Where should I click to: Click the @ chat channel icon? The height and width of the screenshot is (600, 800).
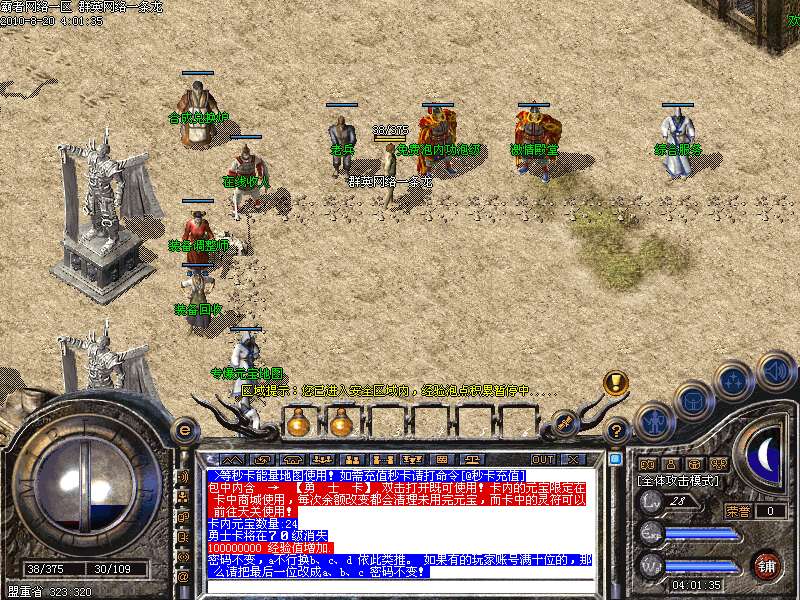click(x=184, y=576)
